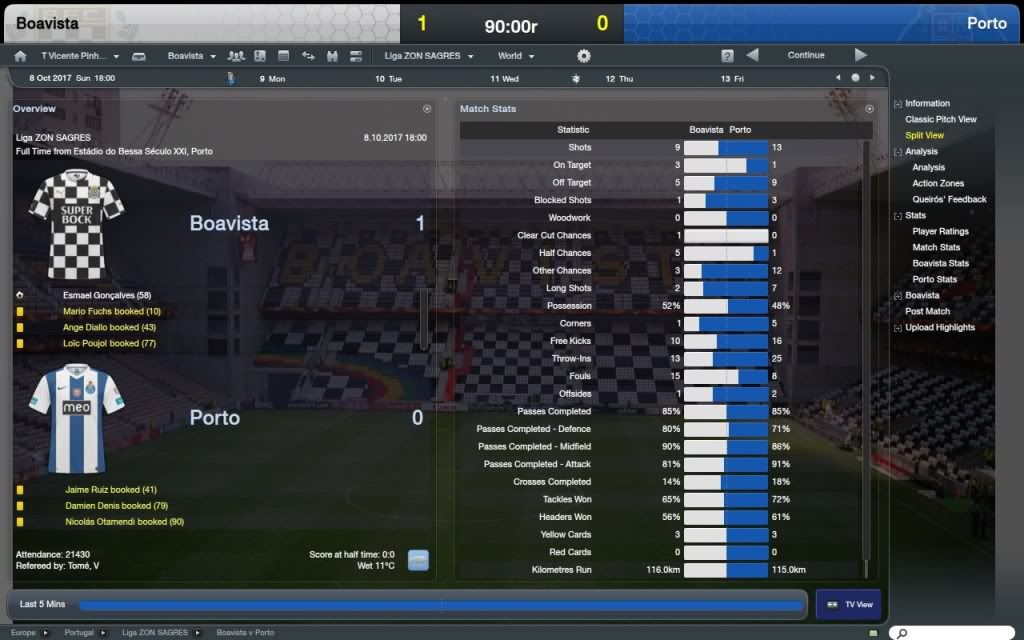Switch to Classic Pitch View
The image size is (1024, 640).
tap(940, 119)
